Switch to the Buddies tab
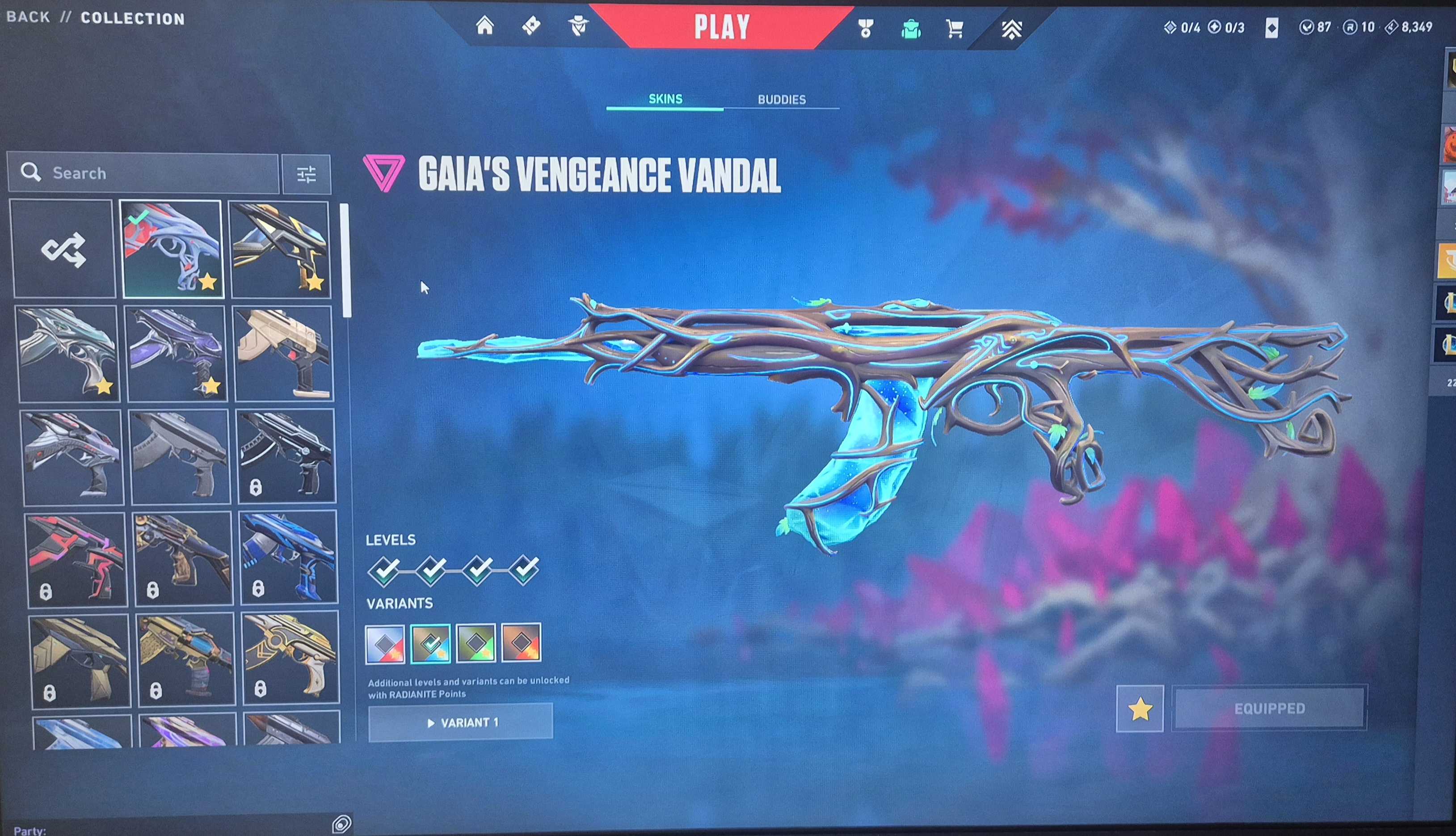This screenshot has height=836, width=1456. pos(781,99)
